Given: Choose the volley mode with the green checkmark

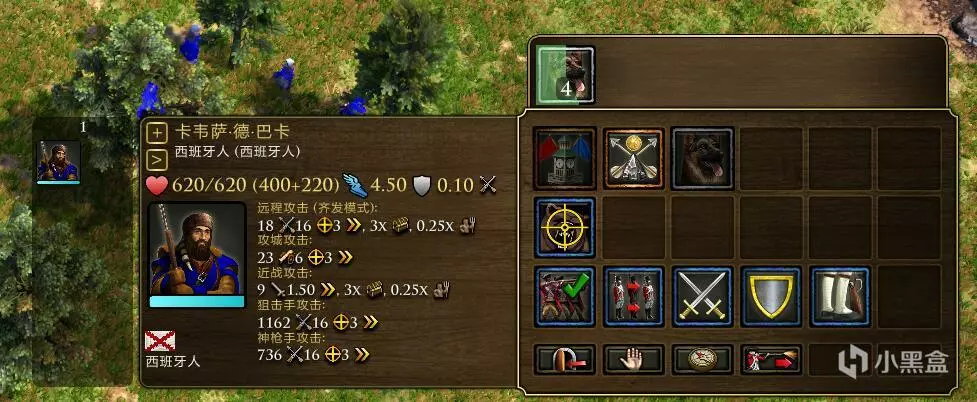Looking at the screenshot, I should pos(565,296).
